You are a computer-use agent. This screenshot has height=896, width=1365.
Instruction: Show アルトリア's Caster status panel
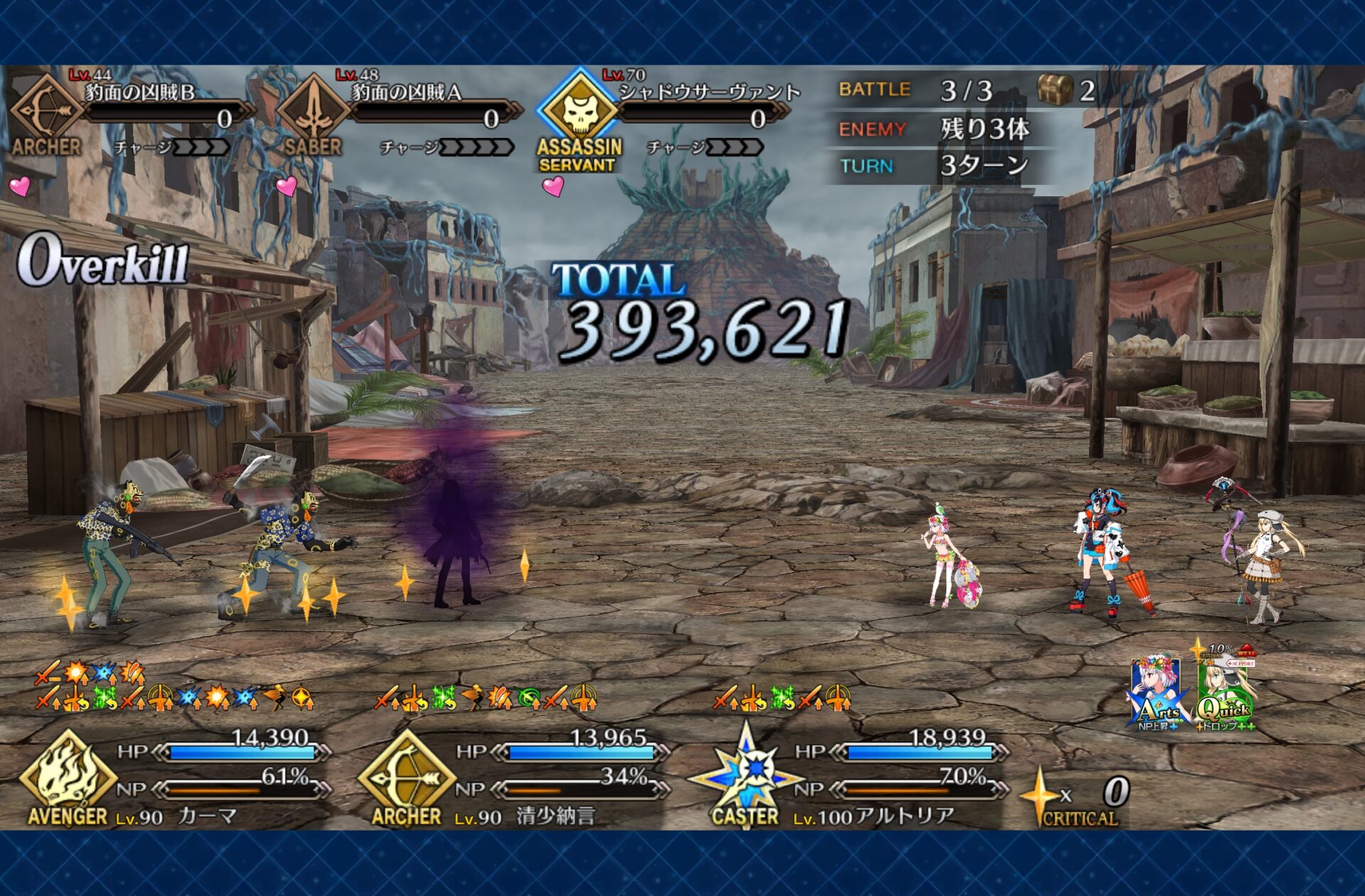click(x=850, y=778)
